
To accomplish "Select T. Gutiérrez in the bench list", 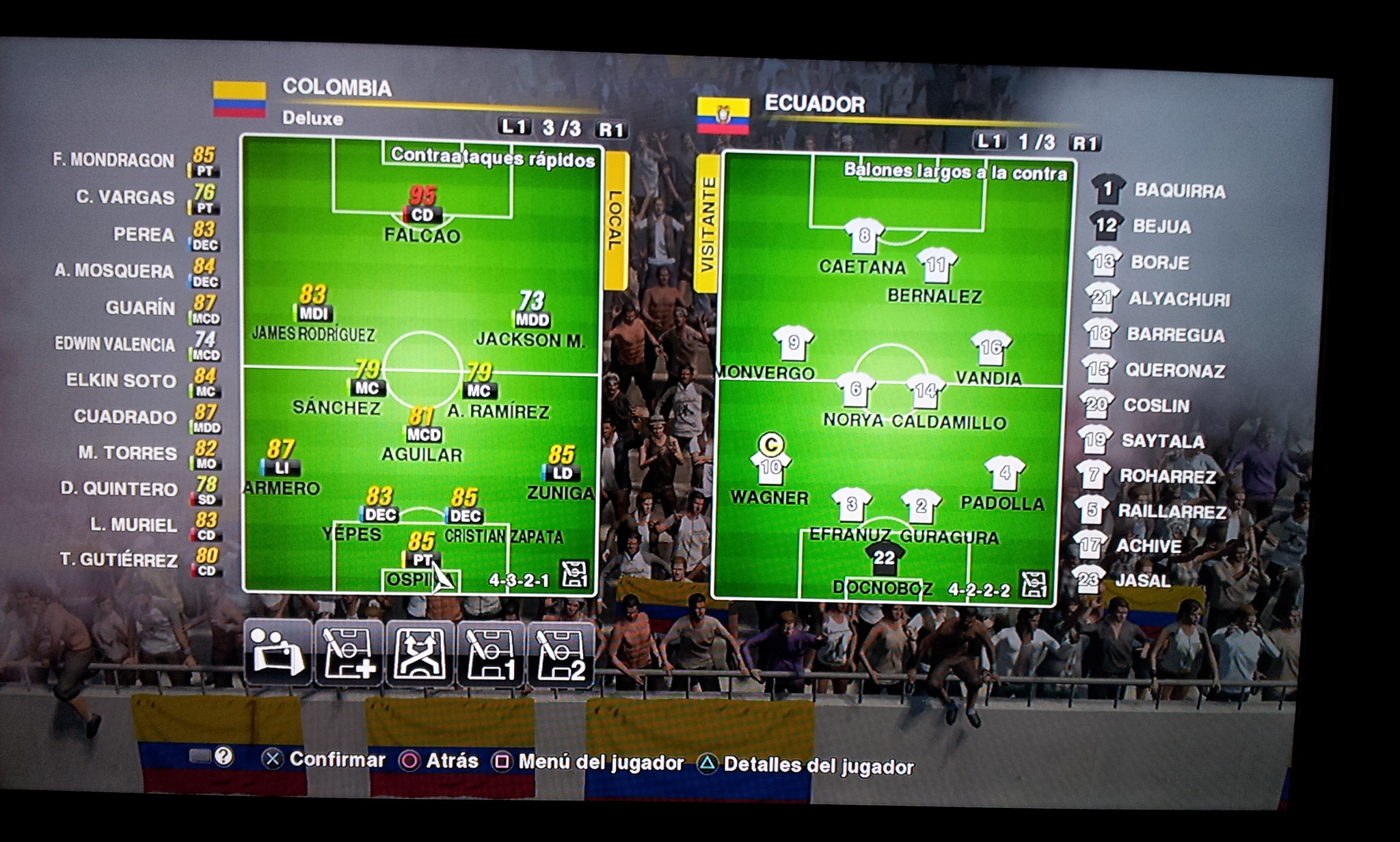I will 119,560.
